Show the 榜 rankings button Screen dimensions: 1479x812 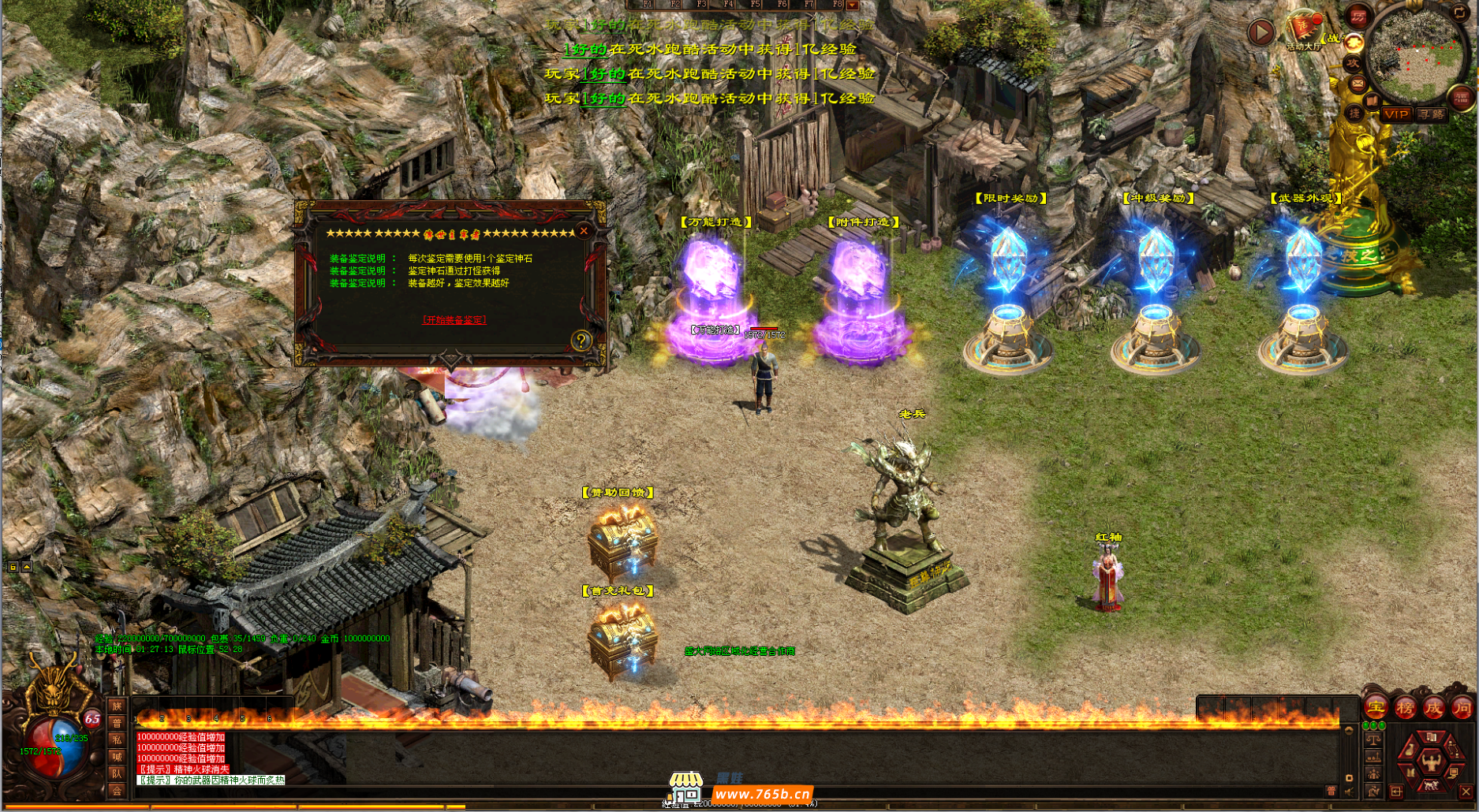pyautogui.click(x=1405, y=708)
